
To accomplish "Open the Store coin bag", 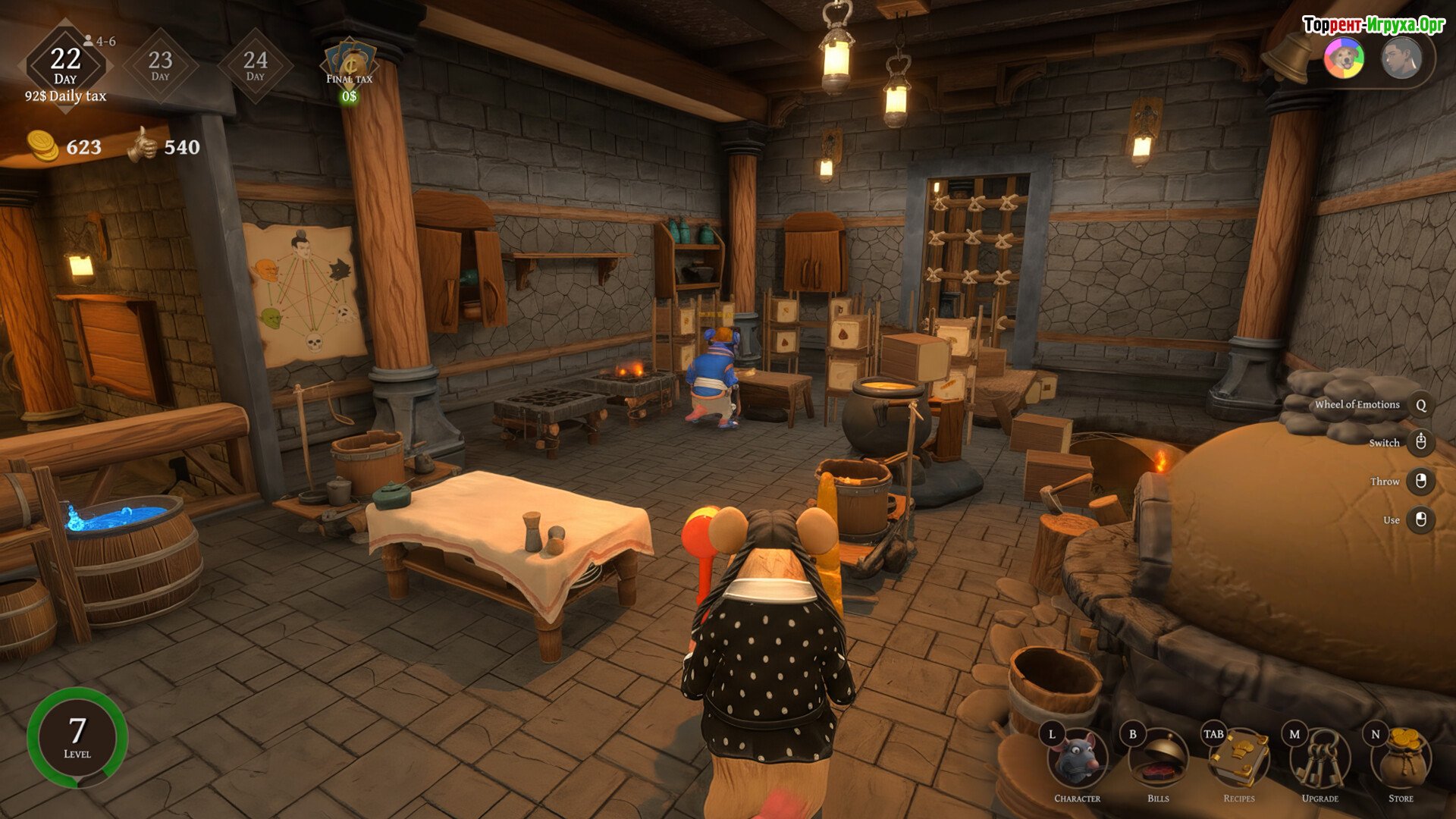I will pos(1401,760).
